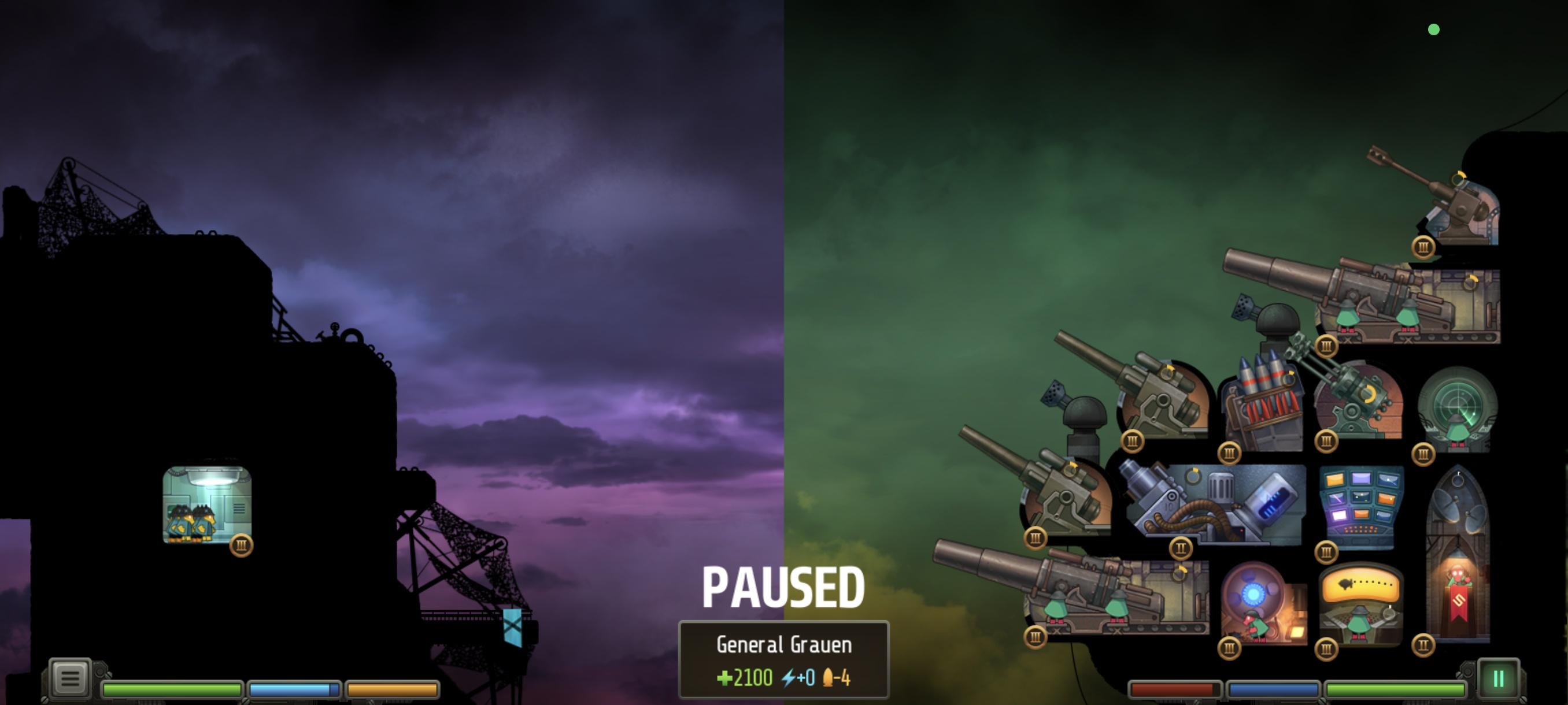Toggle the green pause button
The image size is (1568, 705).
point(1498,678)
